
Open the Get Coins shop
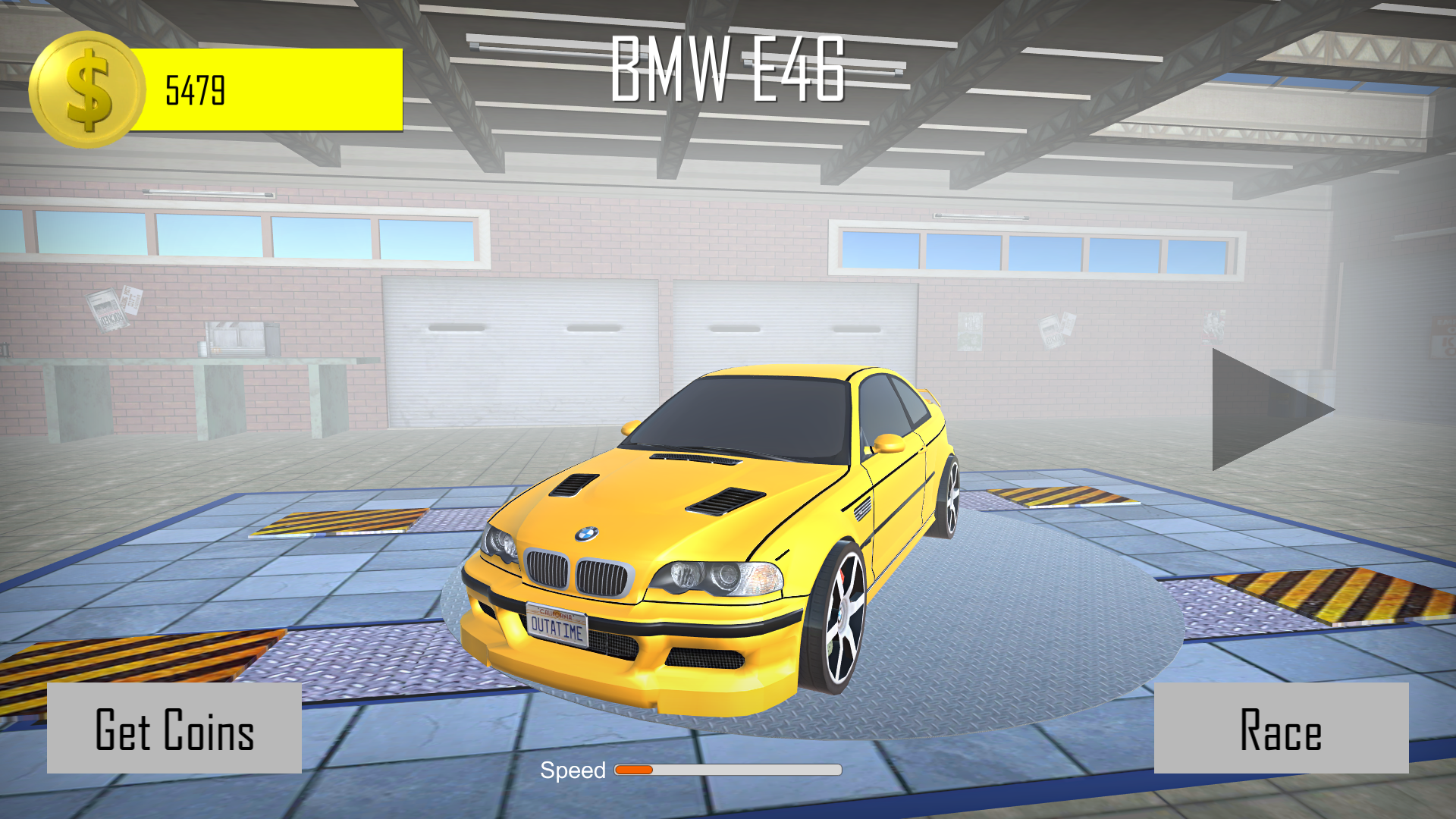174,728
